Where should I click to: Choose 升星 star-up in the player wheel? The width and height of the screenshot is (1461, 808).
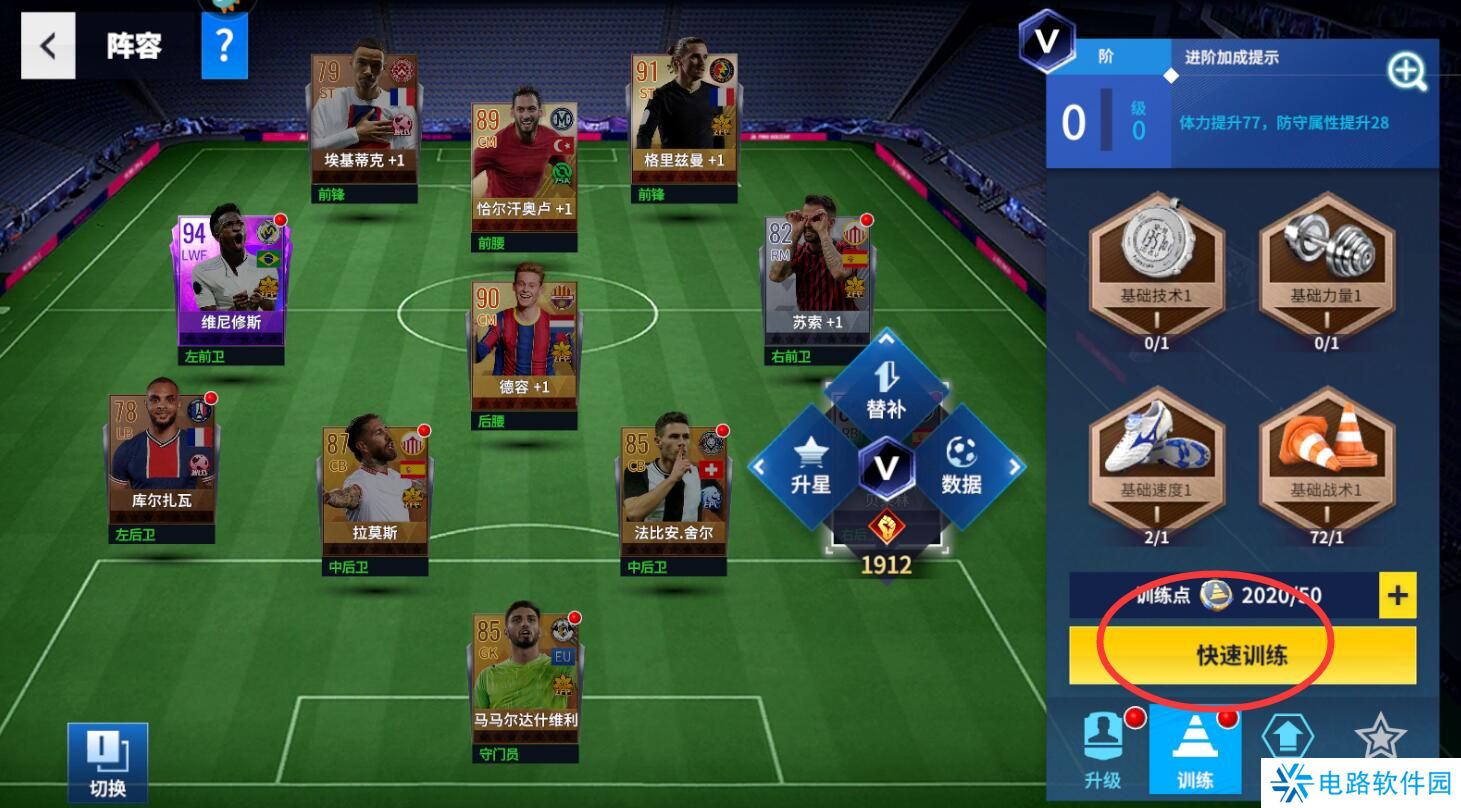click(810, 467)
